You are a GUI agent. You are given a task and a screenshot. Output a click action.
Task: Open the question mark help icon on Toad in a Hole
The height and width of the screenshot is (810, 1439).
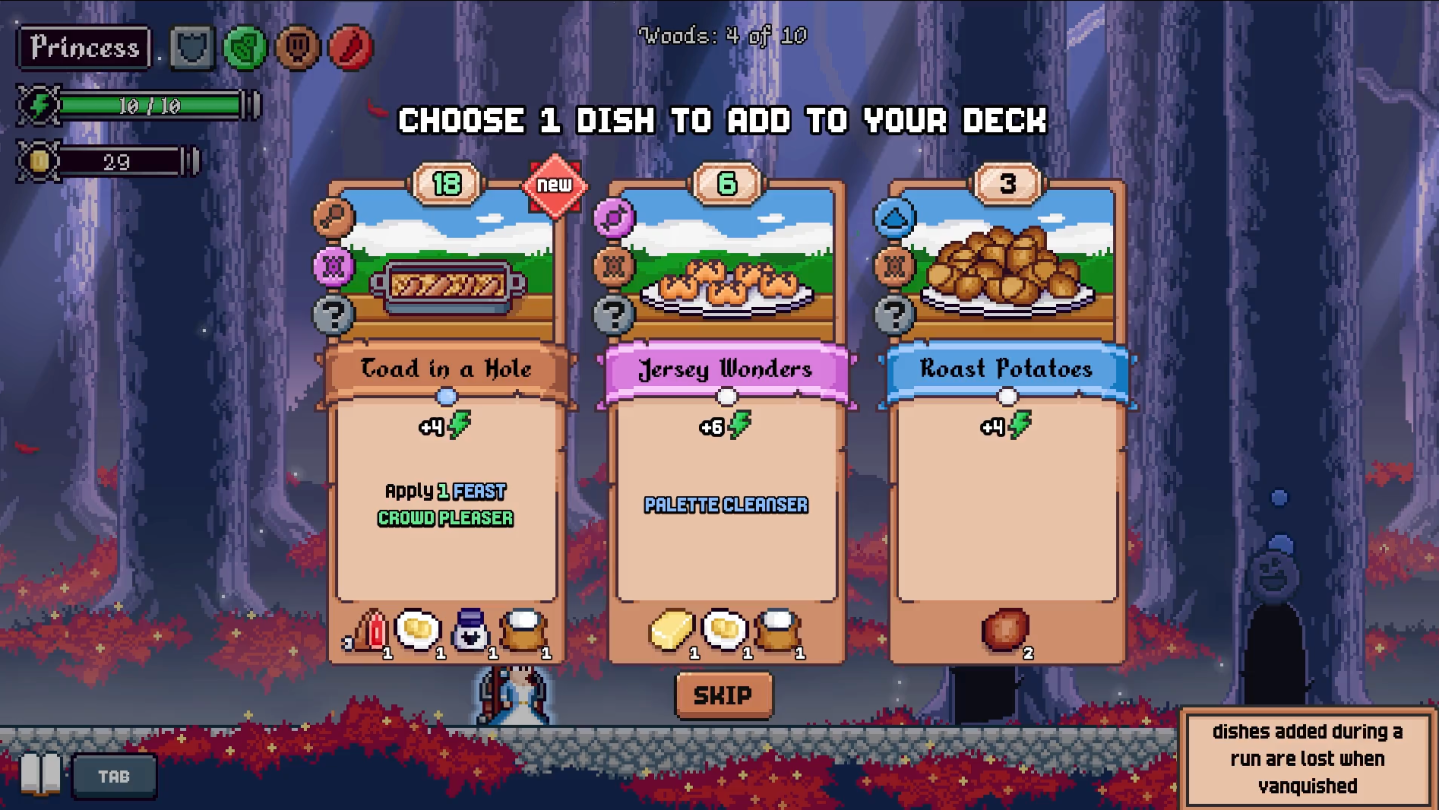coord(333,313)
